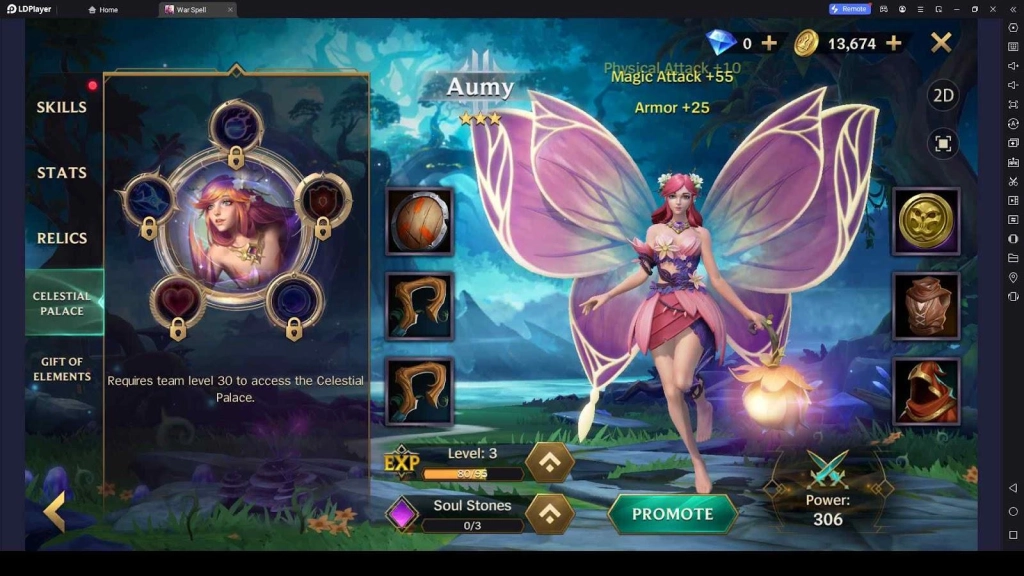Activate the fullscreen hero view icon
The height and width of the screenshot is (576, 1024).
point(942,143)
